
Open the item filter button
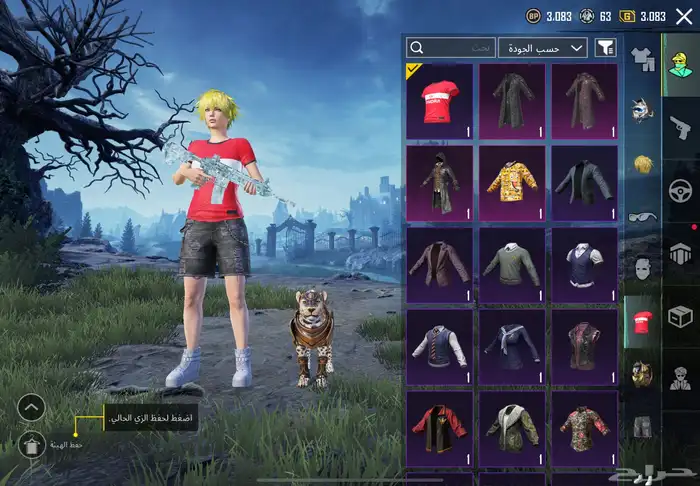pyautogui.click(x=606, y=47)
